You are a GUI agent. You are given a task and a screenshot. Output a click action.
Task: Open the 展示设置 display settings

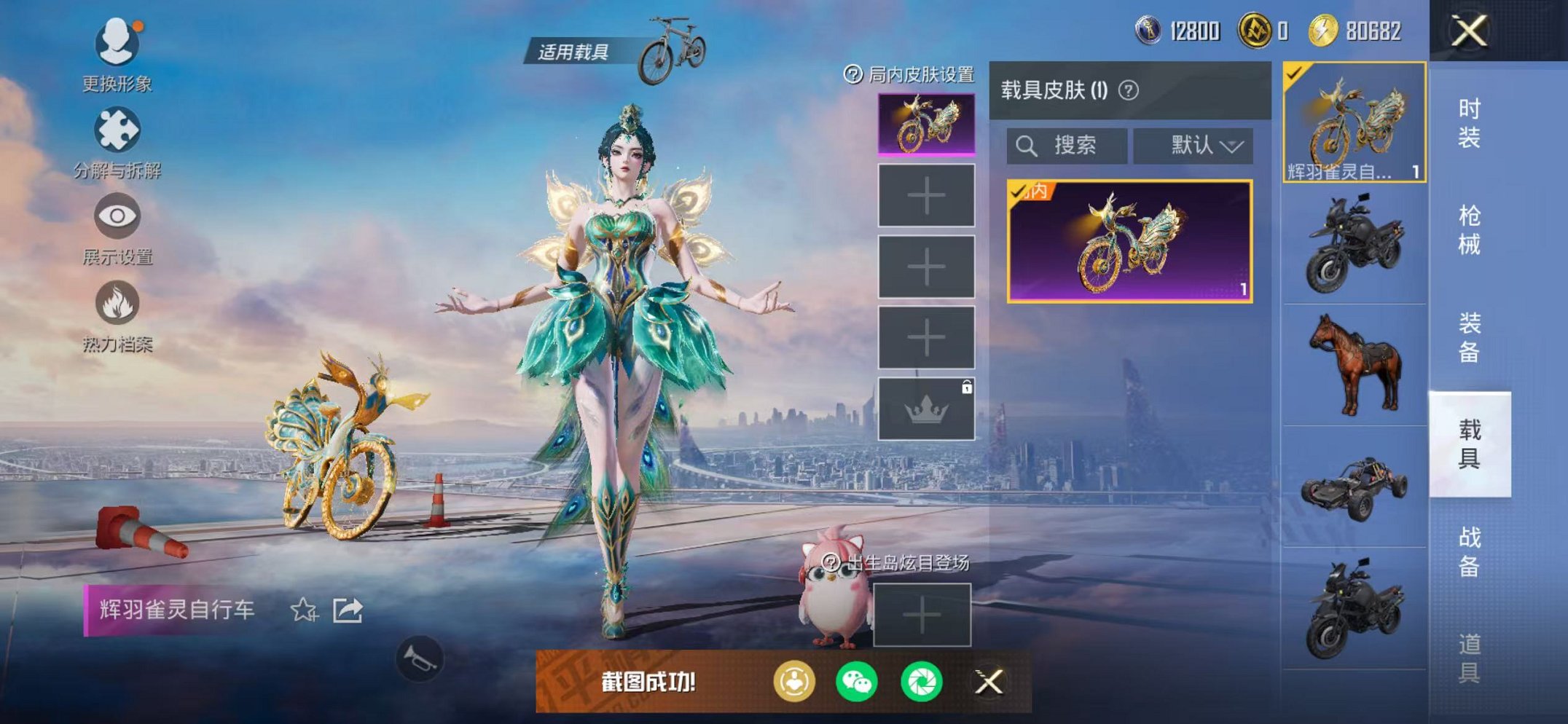click(x=117, y=216)
